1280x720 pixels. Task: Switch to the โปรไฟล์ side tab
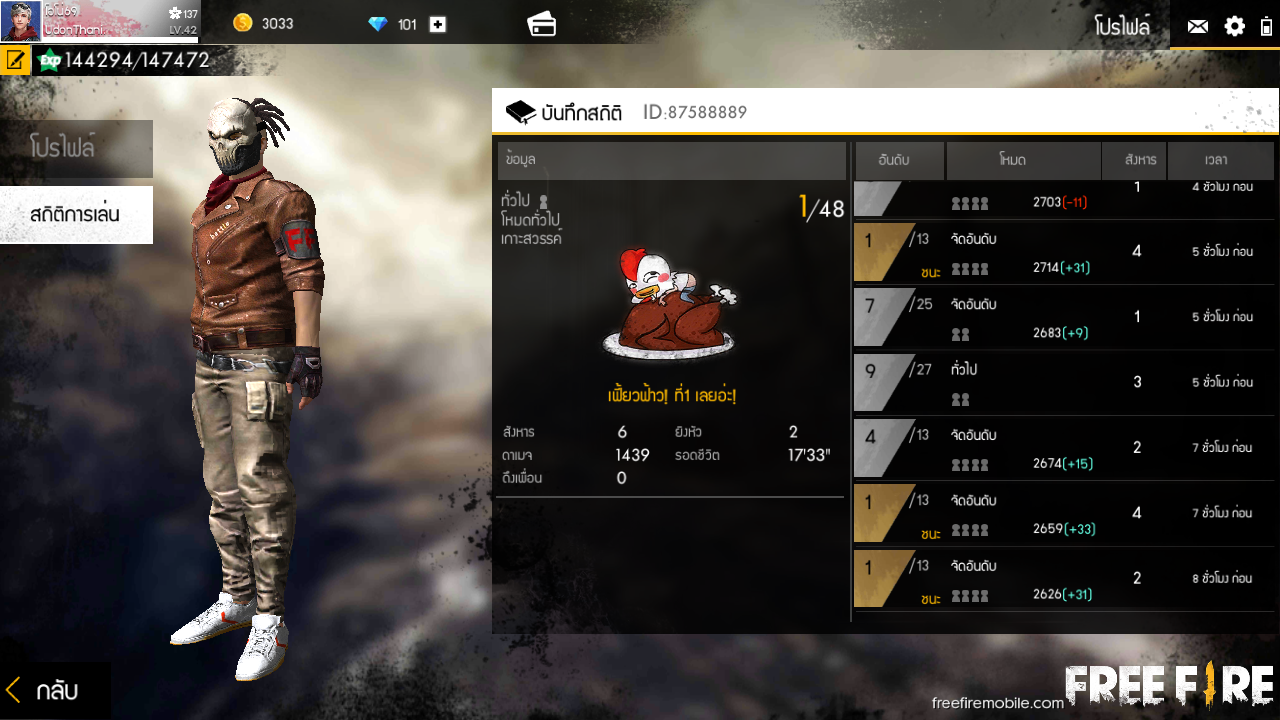(x=76, y=148)
